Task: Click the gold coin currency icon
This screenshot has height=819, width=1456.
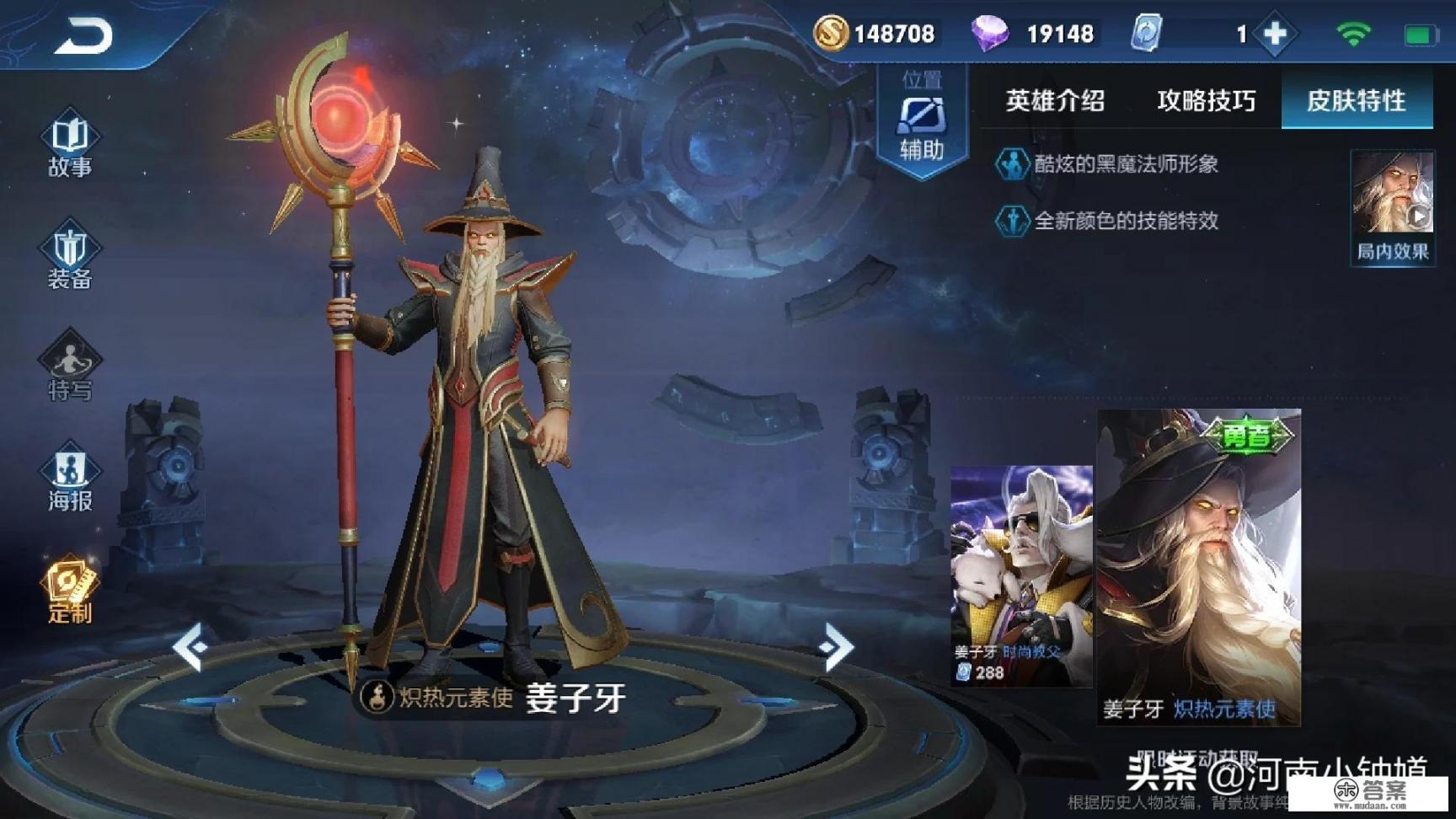Action: pos(831,34)
